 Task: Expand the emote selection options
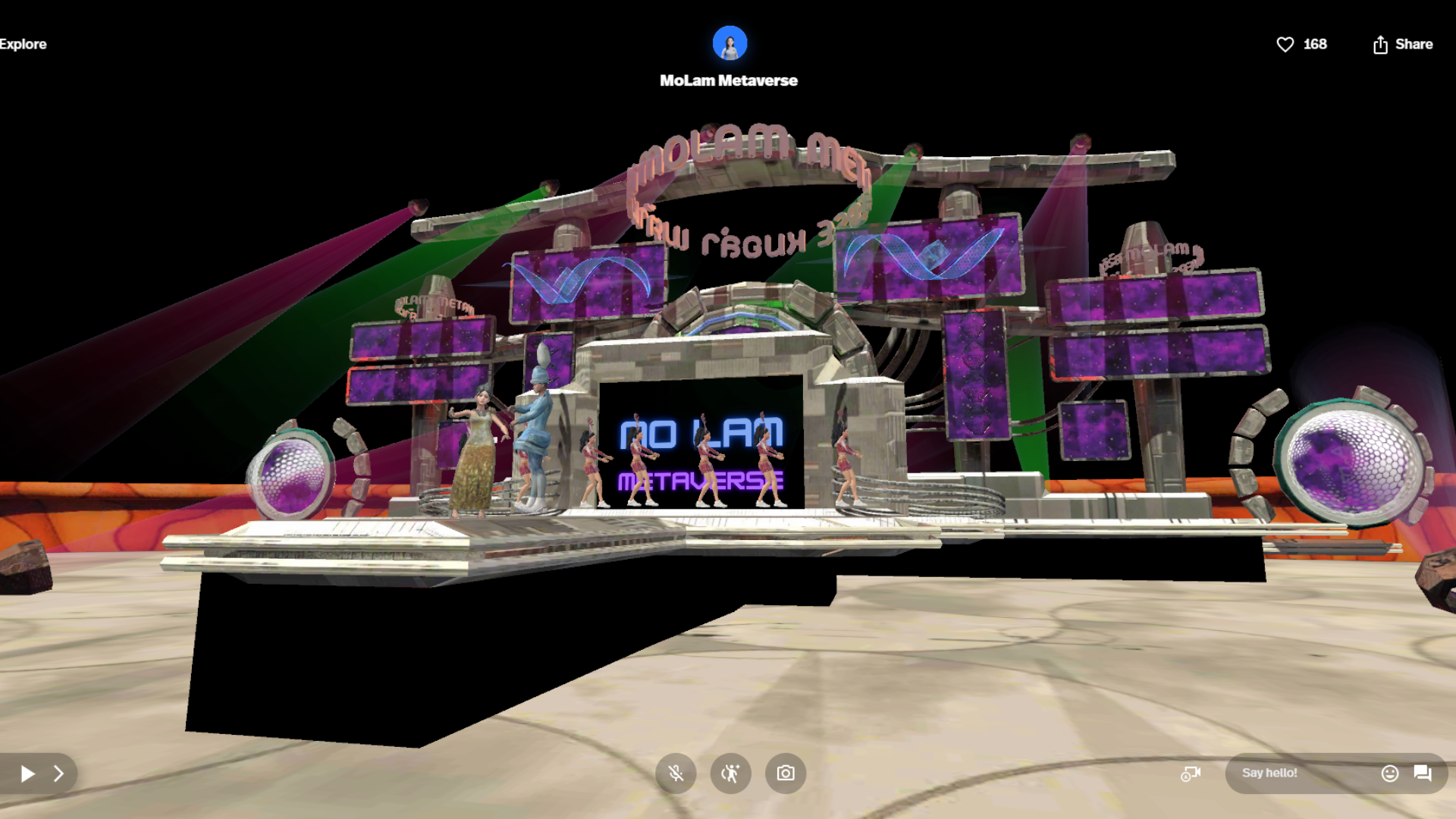click(x=730, y=773)
